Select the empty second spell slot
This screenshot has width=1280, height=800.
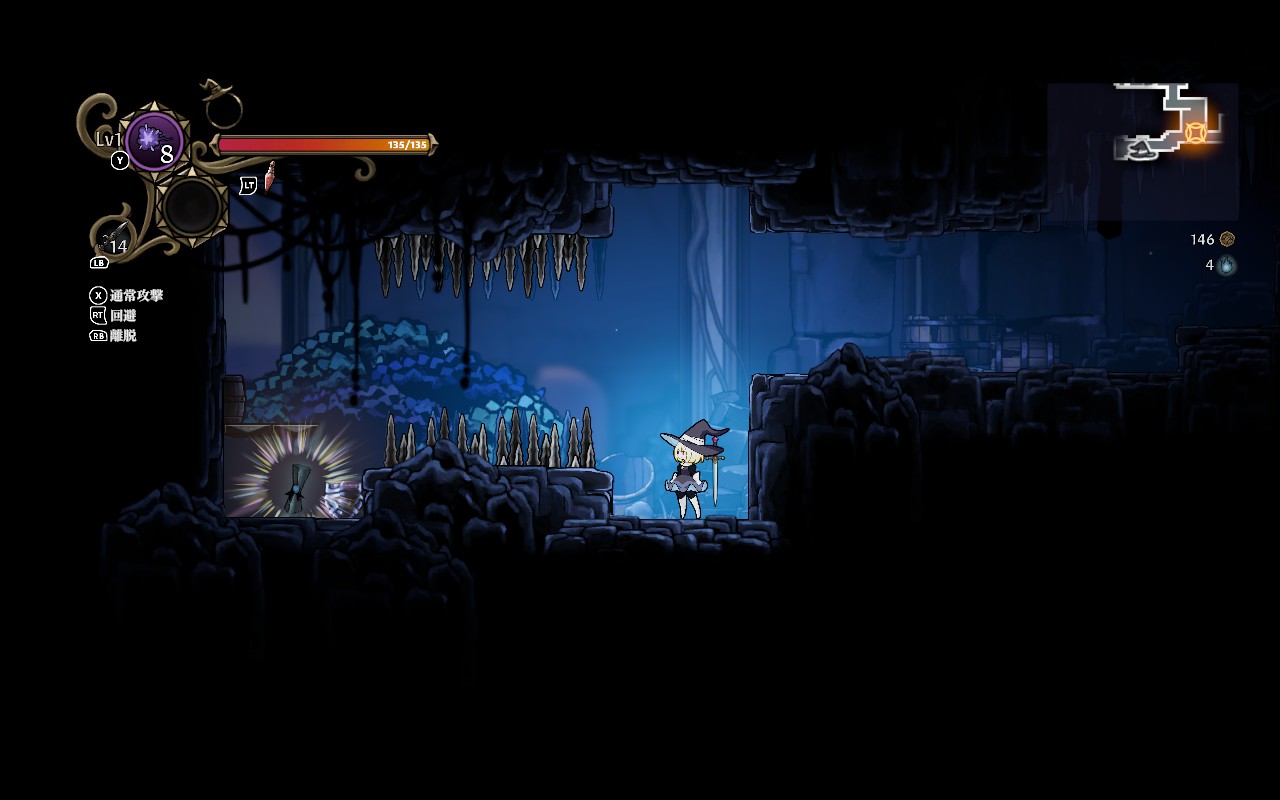click(x=192, y=206)
